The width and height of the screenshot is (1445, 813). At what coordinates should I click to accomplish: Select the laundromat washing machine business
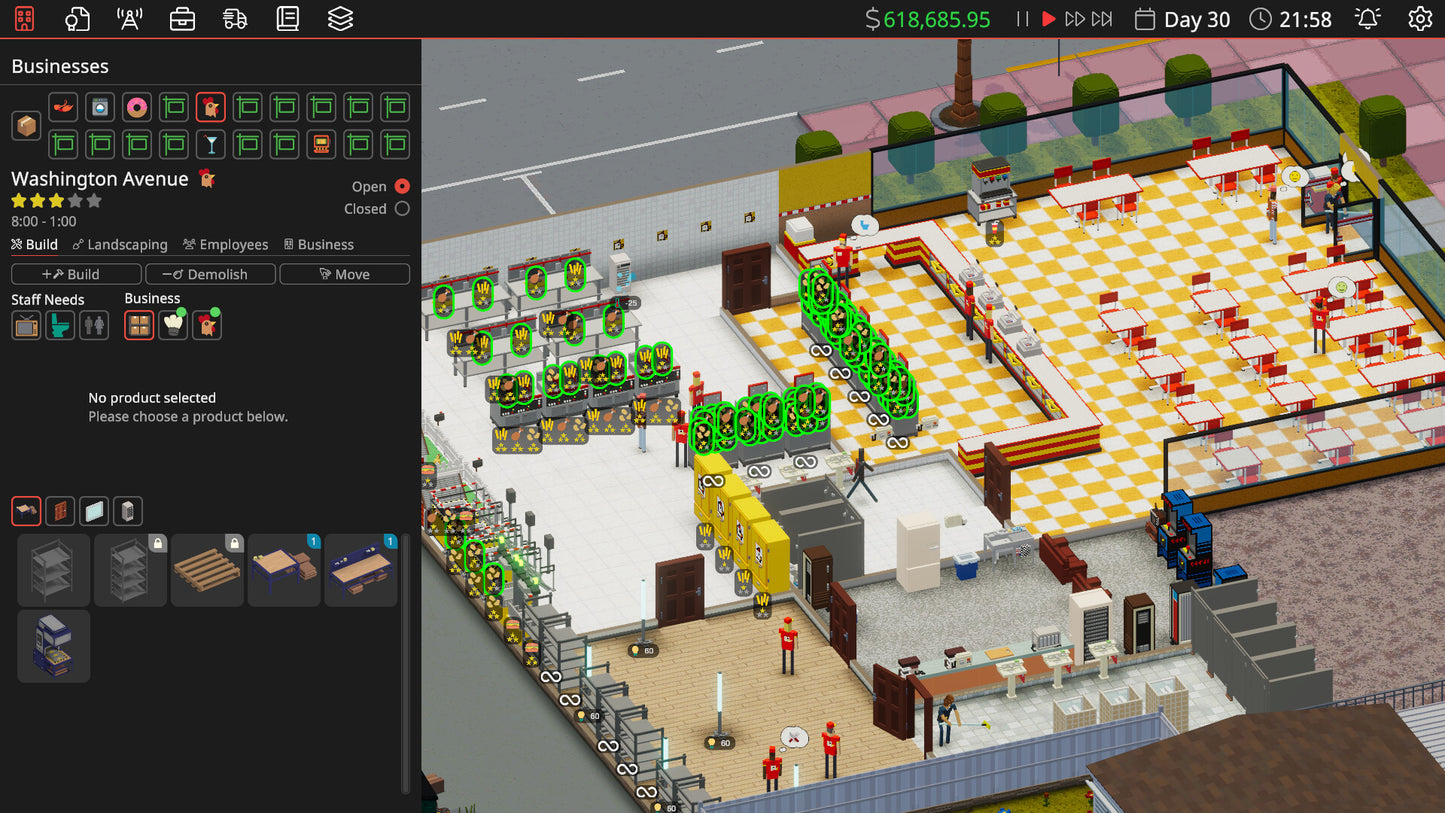click(100, 107)
